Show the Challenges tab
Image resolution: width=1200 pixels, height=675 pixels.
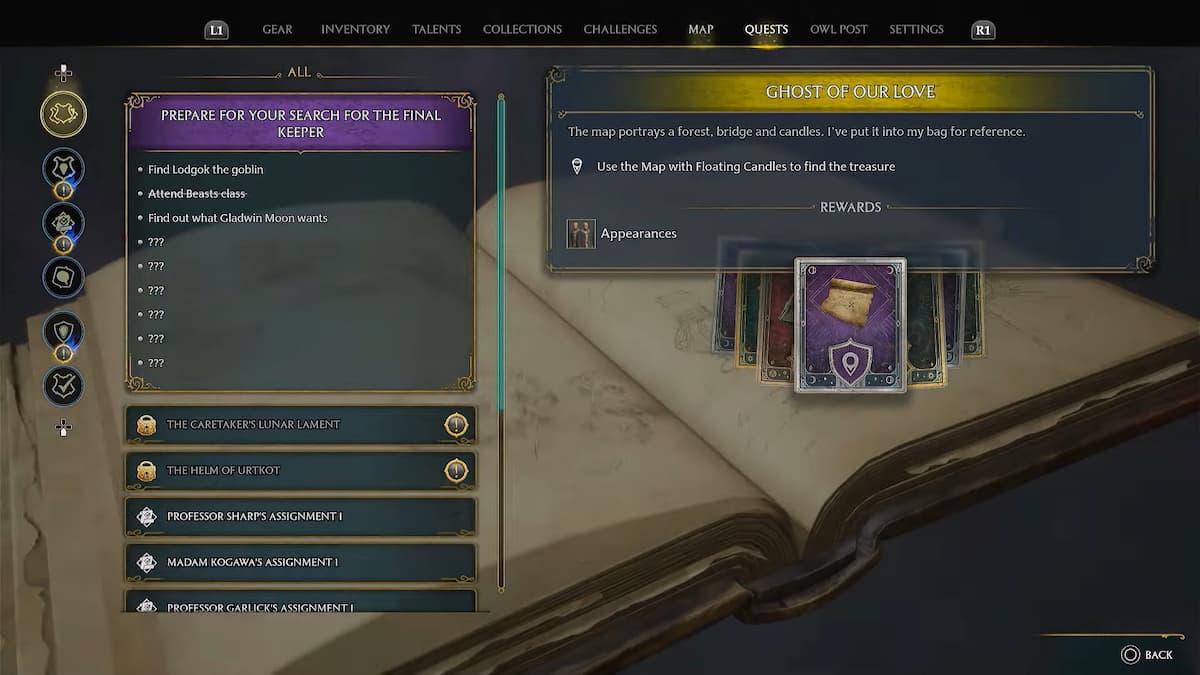coord(620,30)
